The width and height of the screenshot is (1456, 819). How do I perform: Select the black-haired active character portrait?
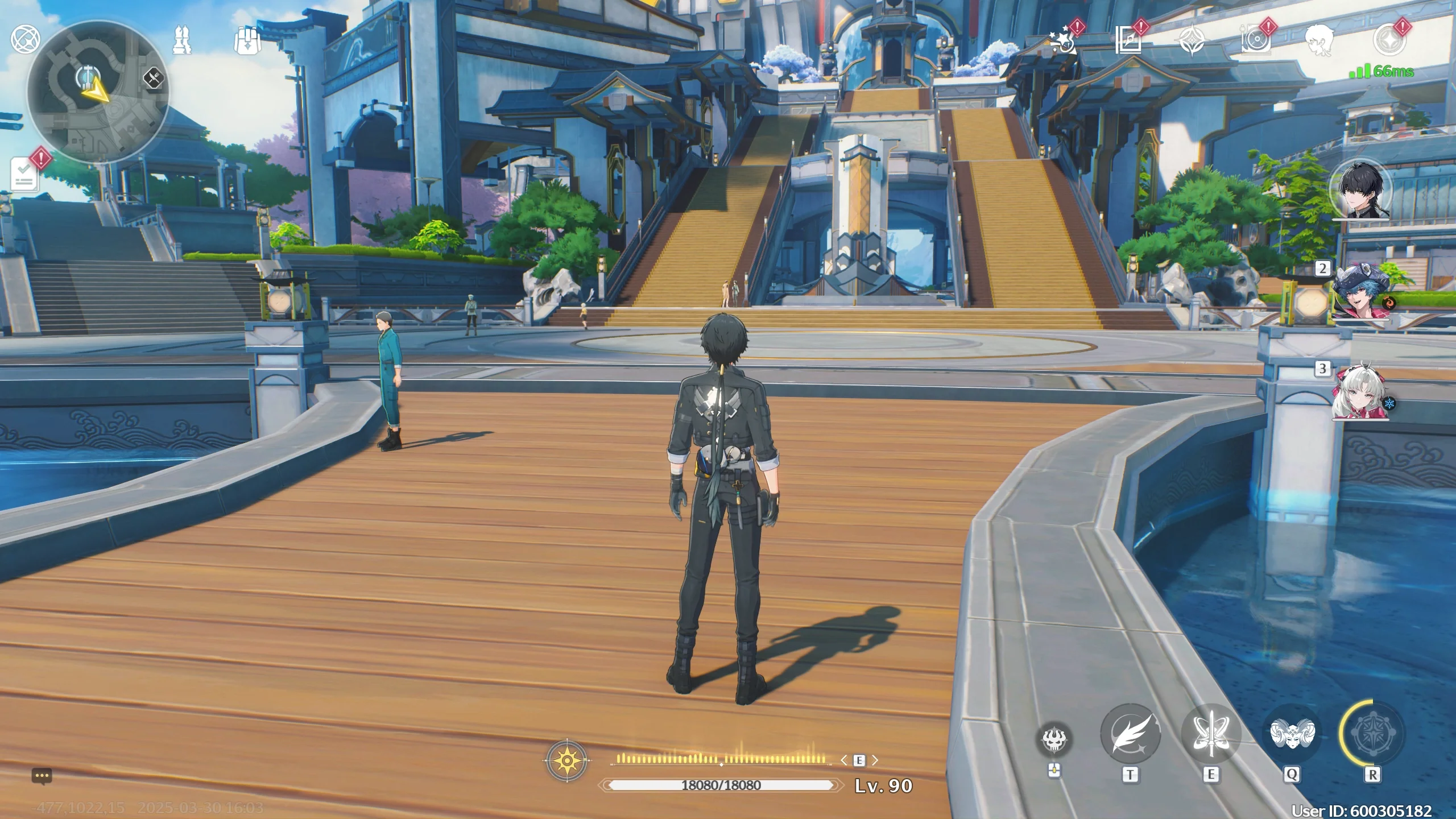pos(1362,188)
